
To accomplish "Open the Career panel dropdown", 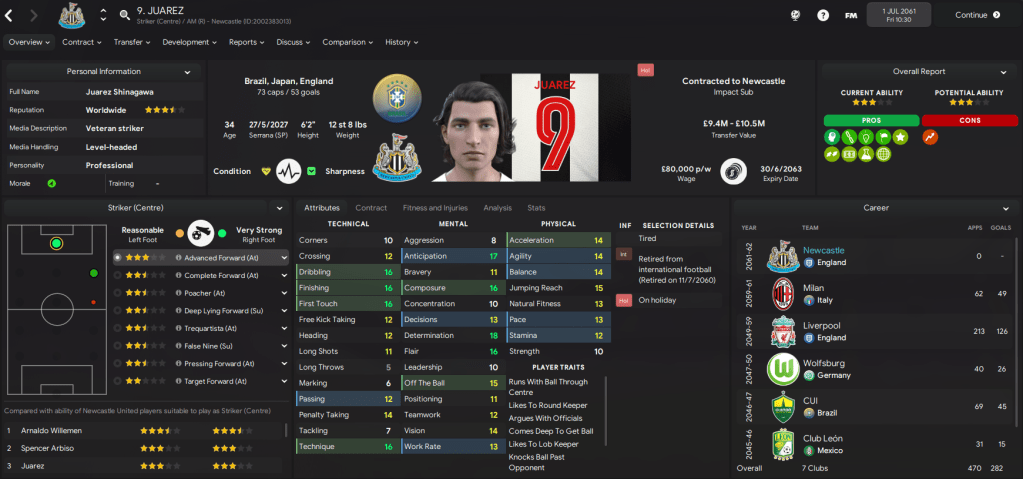I will click(x=1001, y=208).
